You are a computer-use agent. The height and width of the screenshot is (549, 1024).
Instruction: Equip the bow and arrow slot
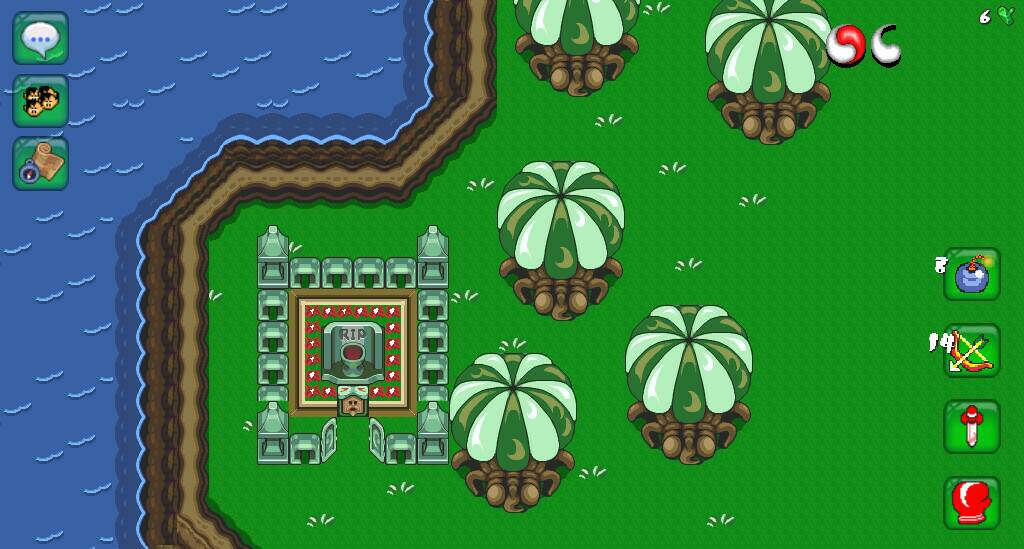pyautogui.click(x=971, y=351)
